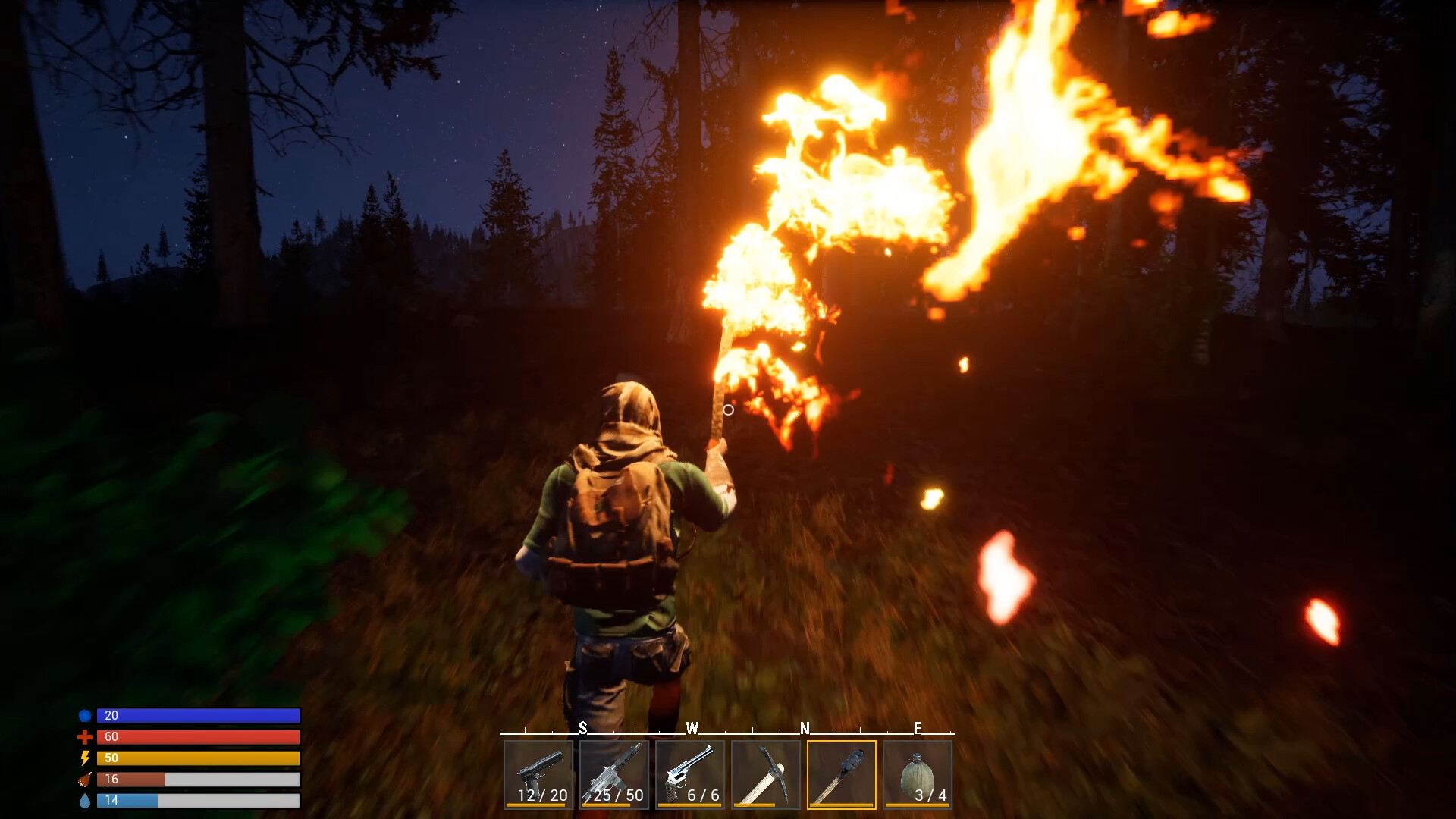The width and height of the screenshot is (1456, 819).
Task: Click the yellow lightning energy icon
Action: [86, 756]
